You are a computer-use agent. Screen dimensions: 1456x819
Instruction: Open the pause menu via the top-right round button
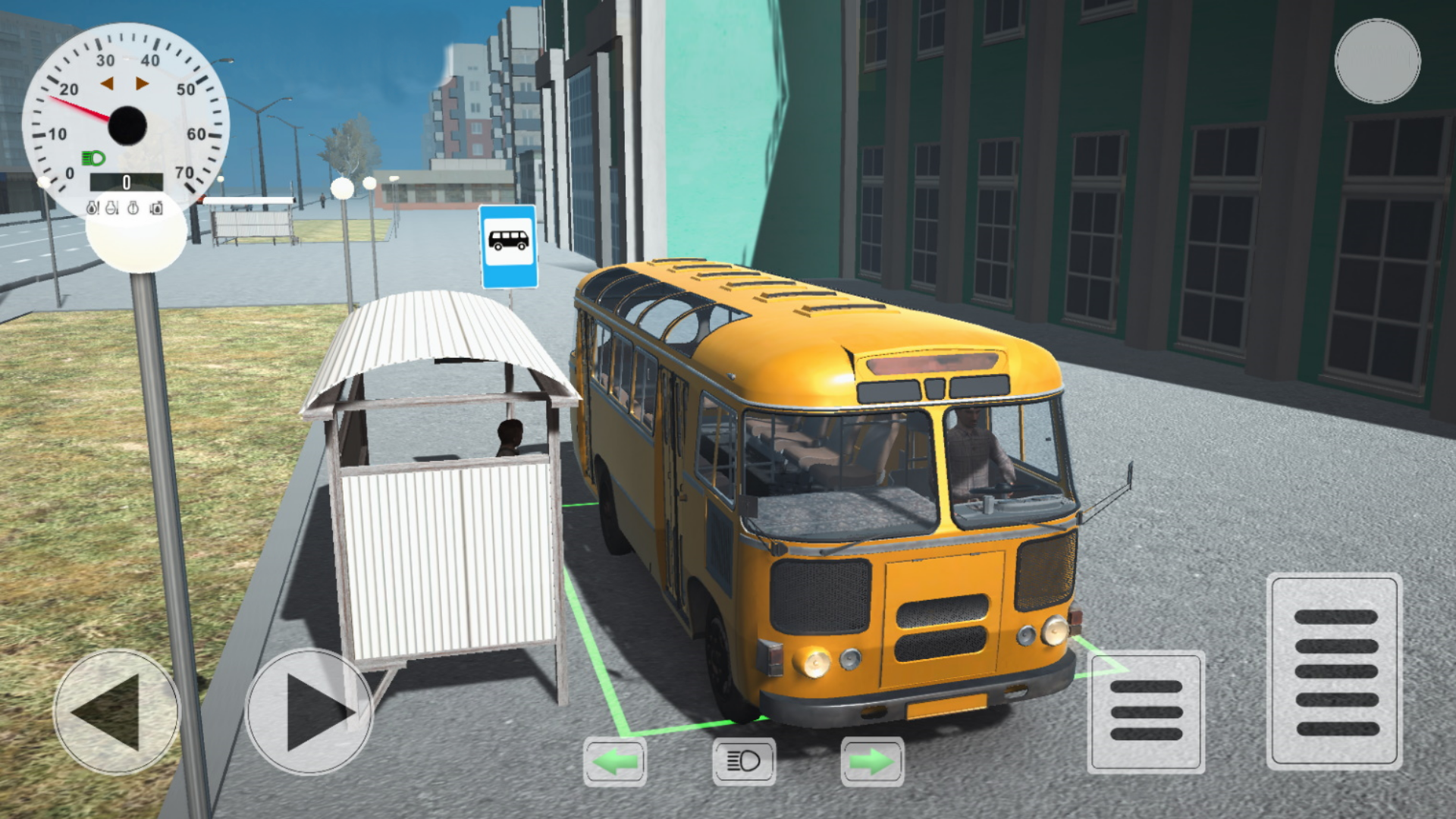pos(1376,62)
